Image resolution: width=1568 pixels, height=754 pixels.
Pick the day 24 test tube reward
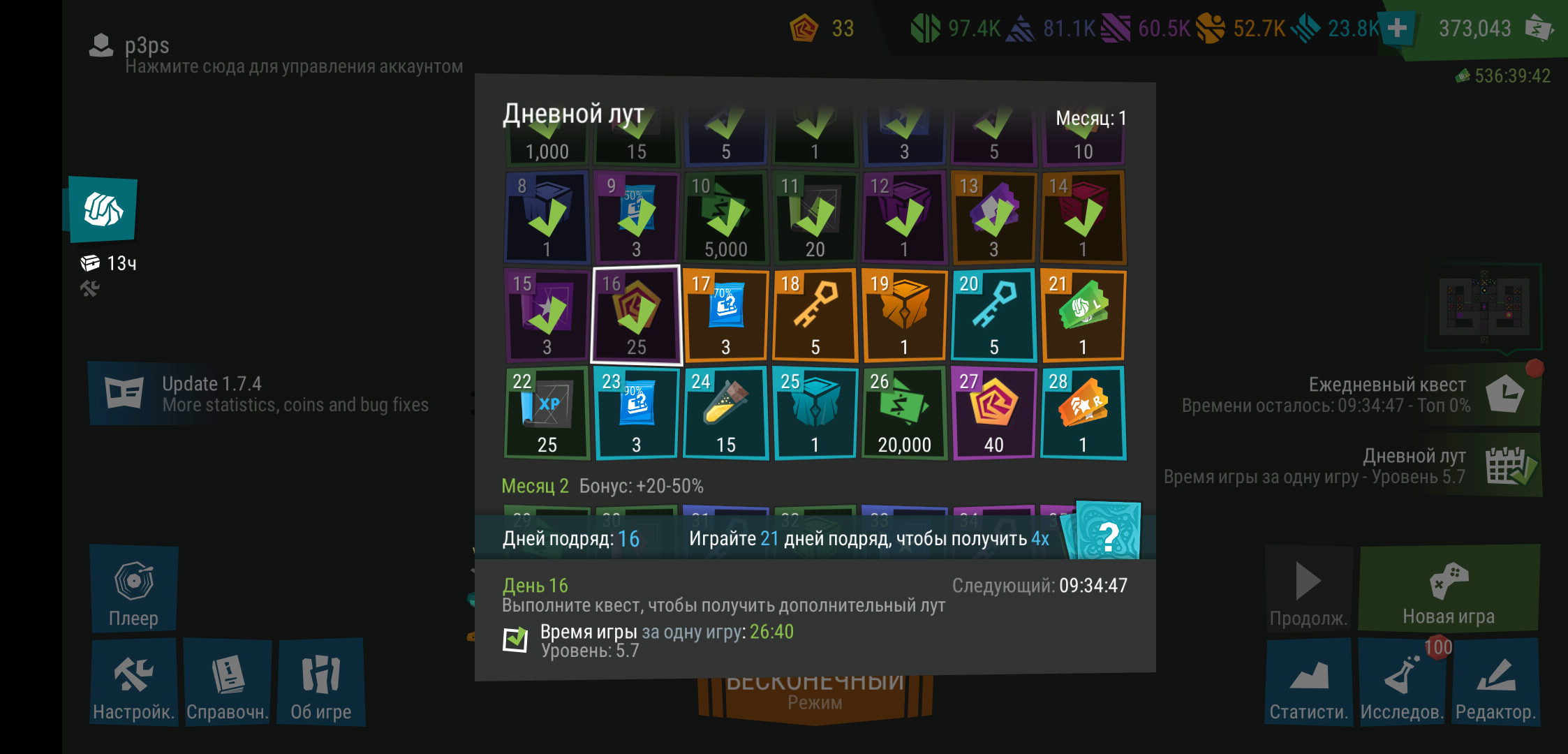point(725,413)
